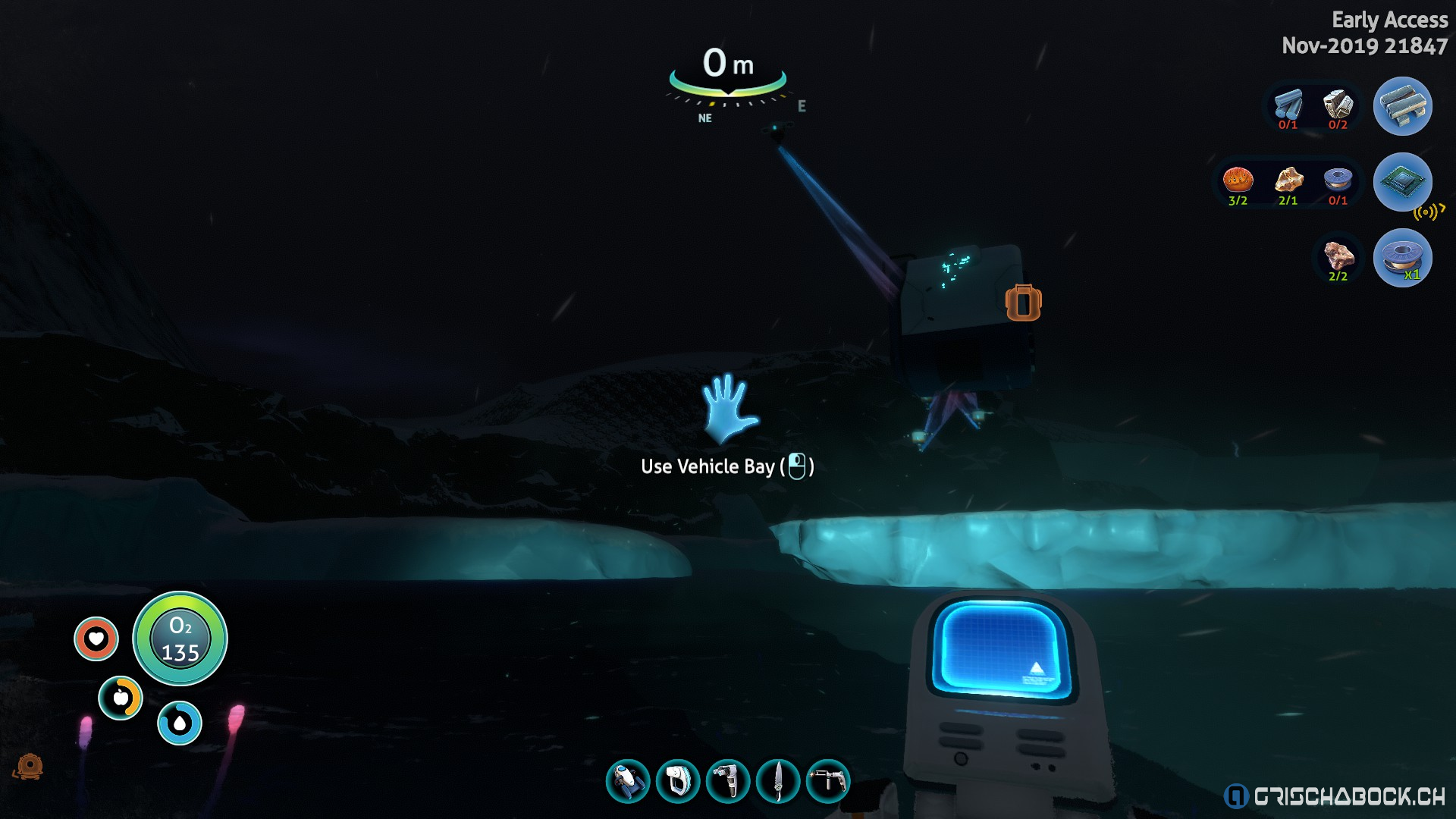Equip the Survival Knife from the hotbar
Screen dimensions: 1456x819
coord(778,781)
